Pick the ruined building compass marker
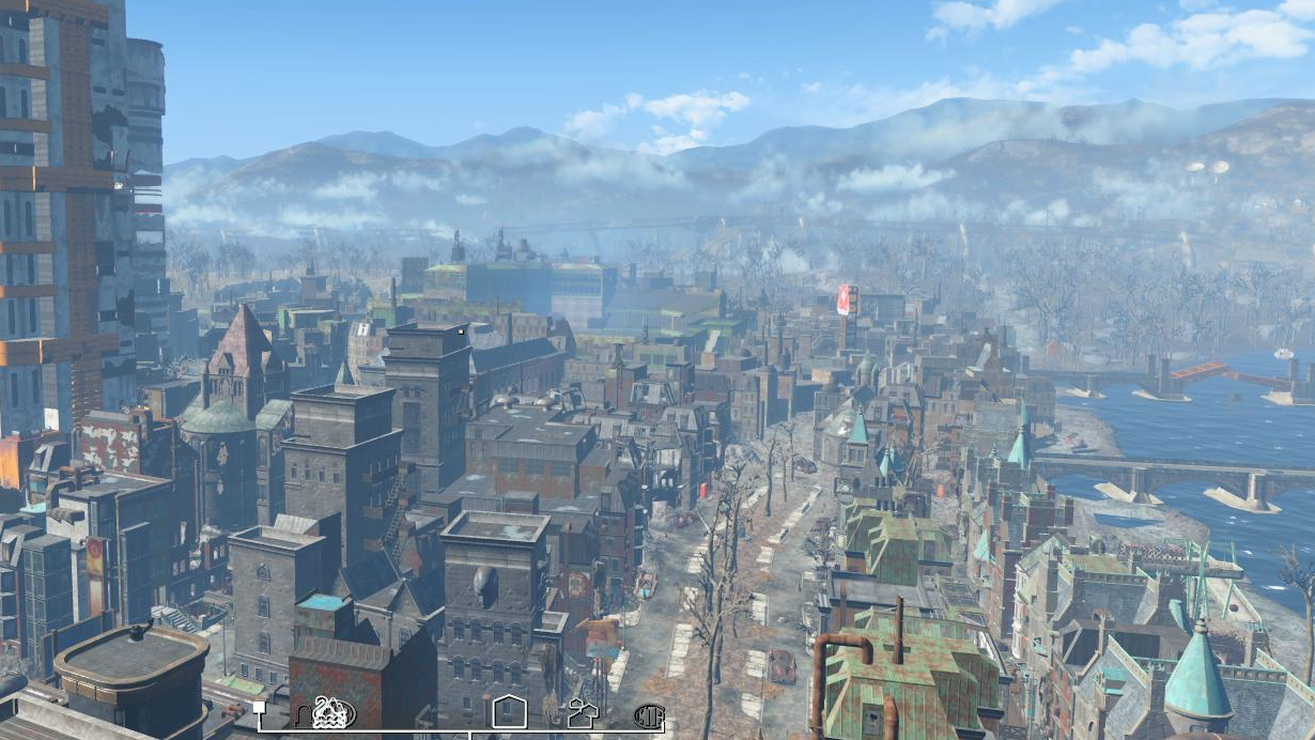Screen dimensions: 1315x740 click(583, 714)
